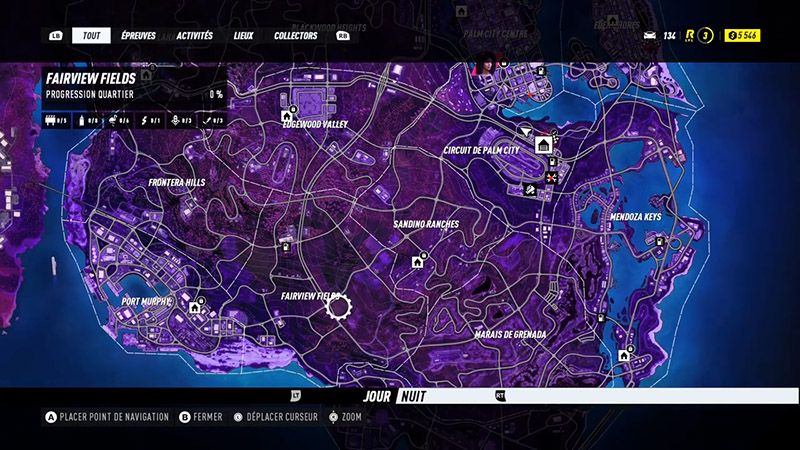Pick the locked safehouse marker in Port Murphy

(195, 306)
